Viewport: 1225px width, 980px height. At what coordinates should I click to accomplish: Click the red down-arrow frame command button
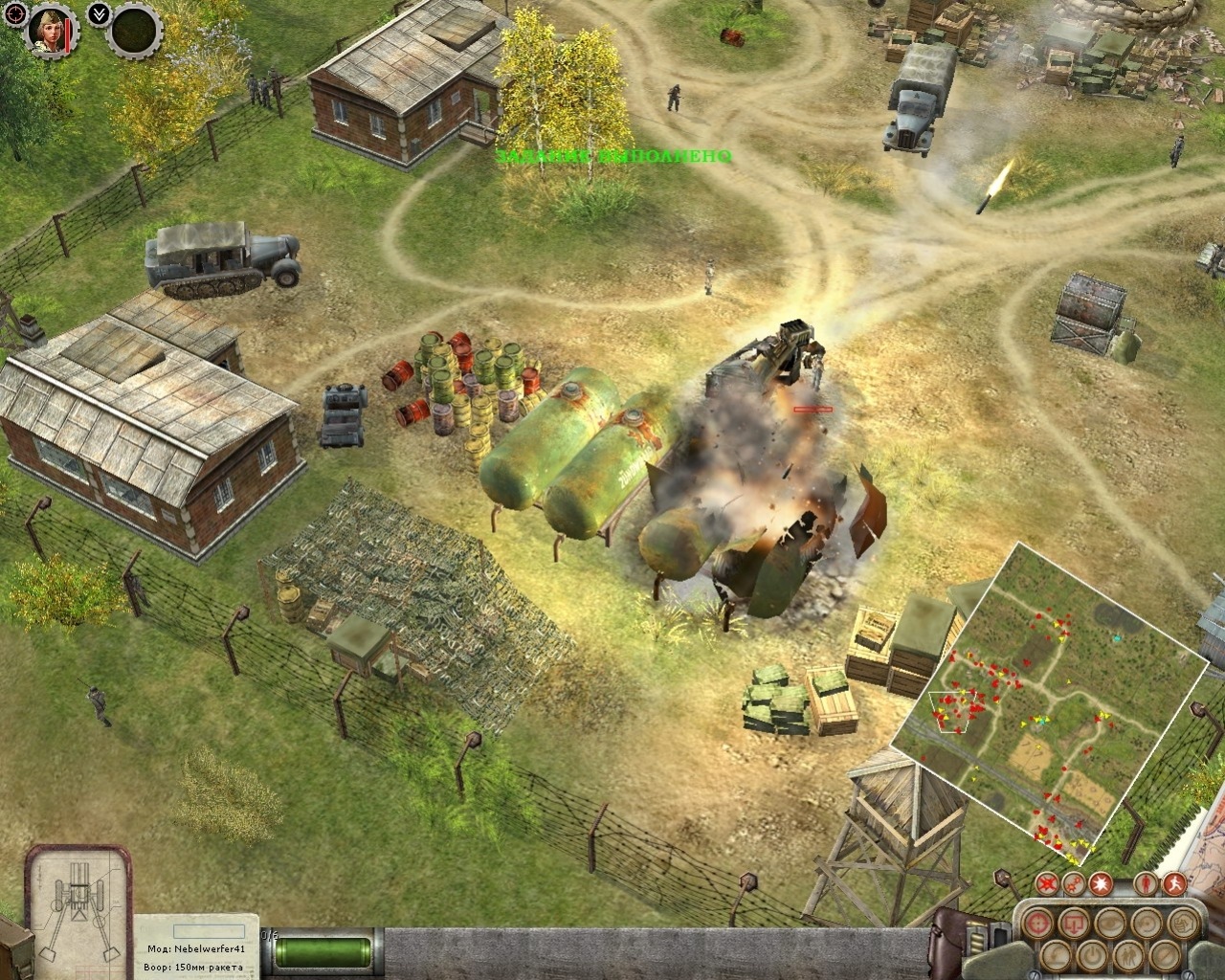1075,923
